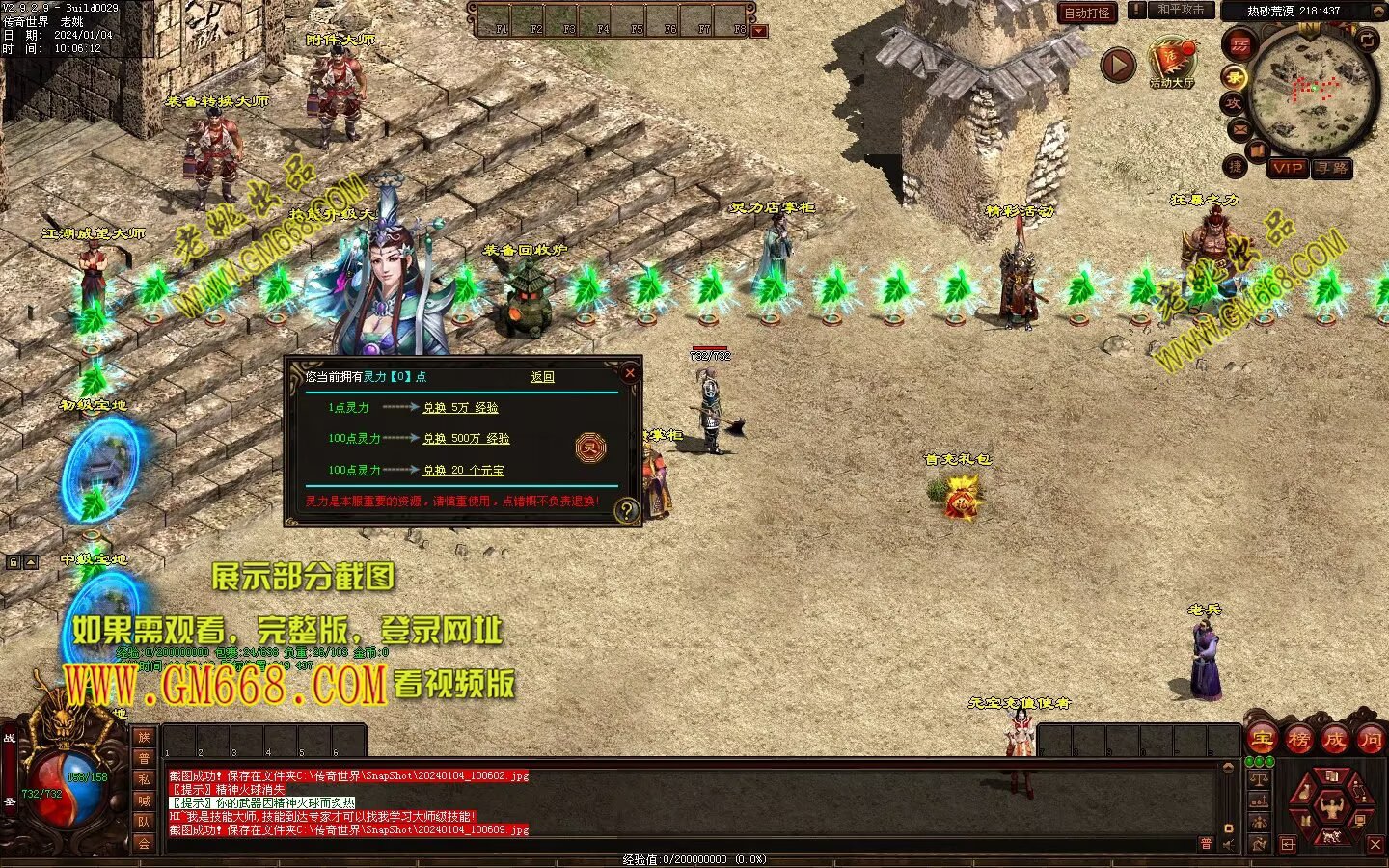The width and height of the screenshot is (1389, 868).
Task: Switch the 和平攻击 attack mode
Action: coord(1180,11)
